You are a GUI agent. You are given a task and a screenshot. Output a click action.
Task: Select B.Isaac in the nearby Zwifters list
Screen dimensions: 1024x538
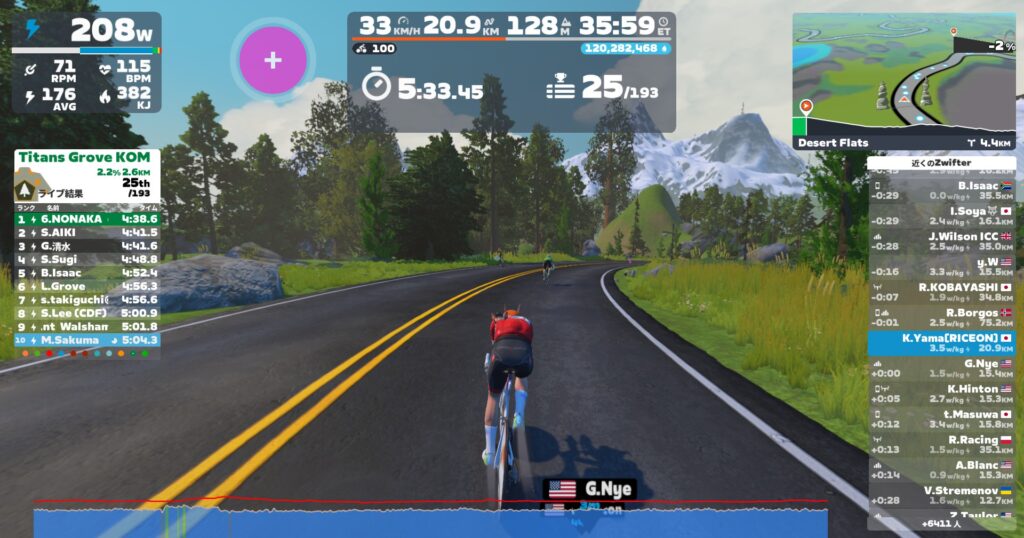[x=941, y=190]
